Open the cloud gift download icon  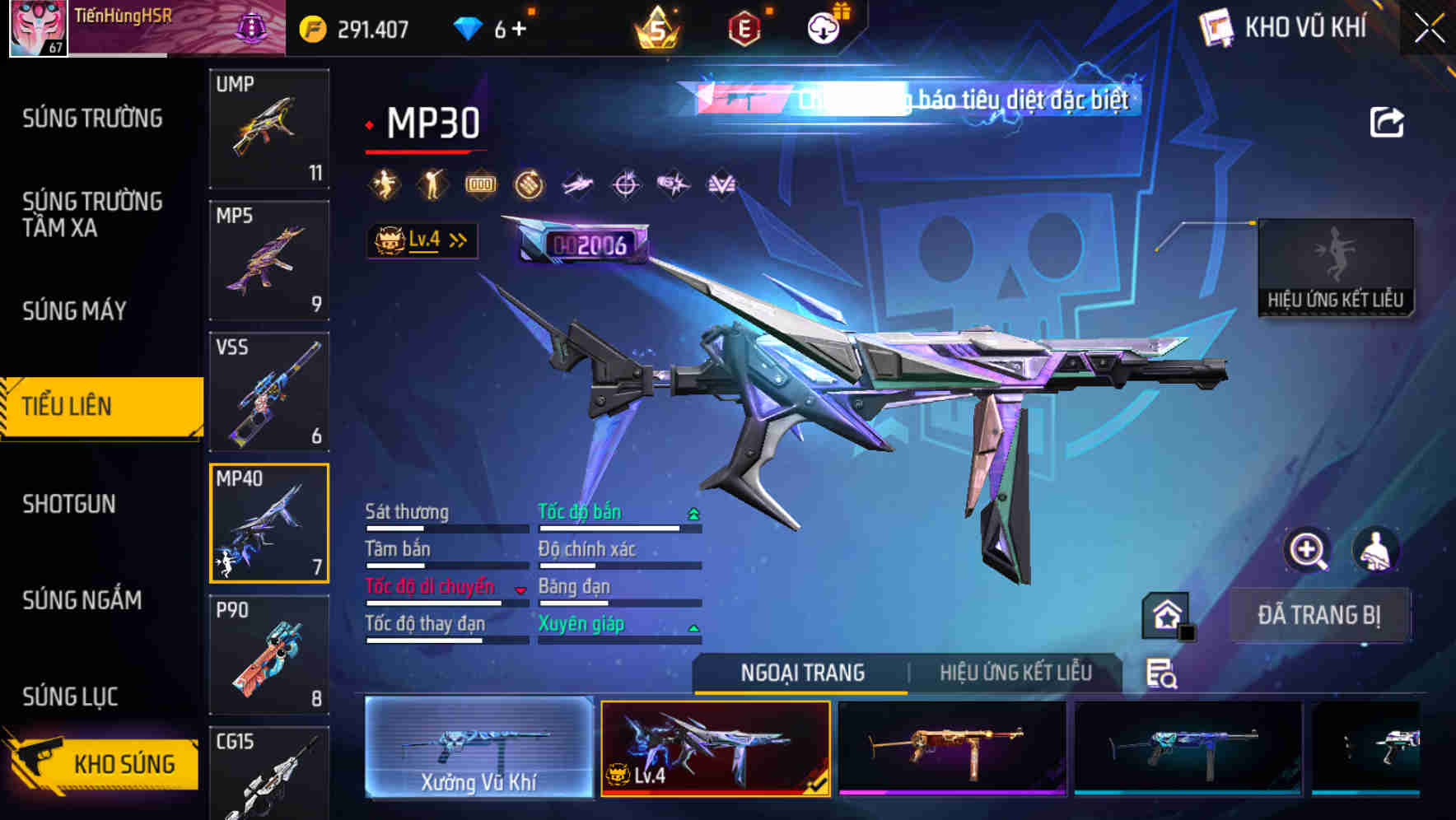tap(826, 27)
